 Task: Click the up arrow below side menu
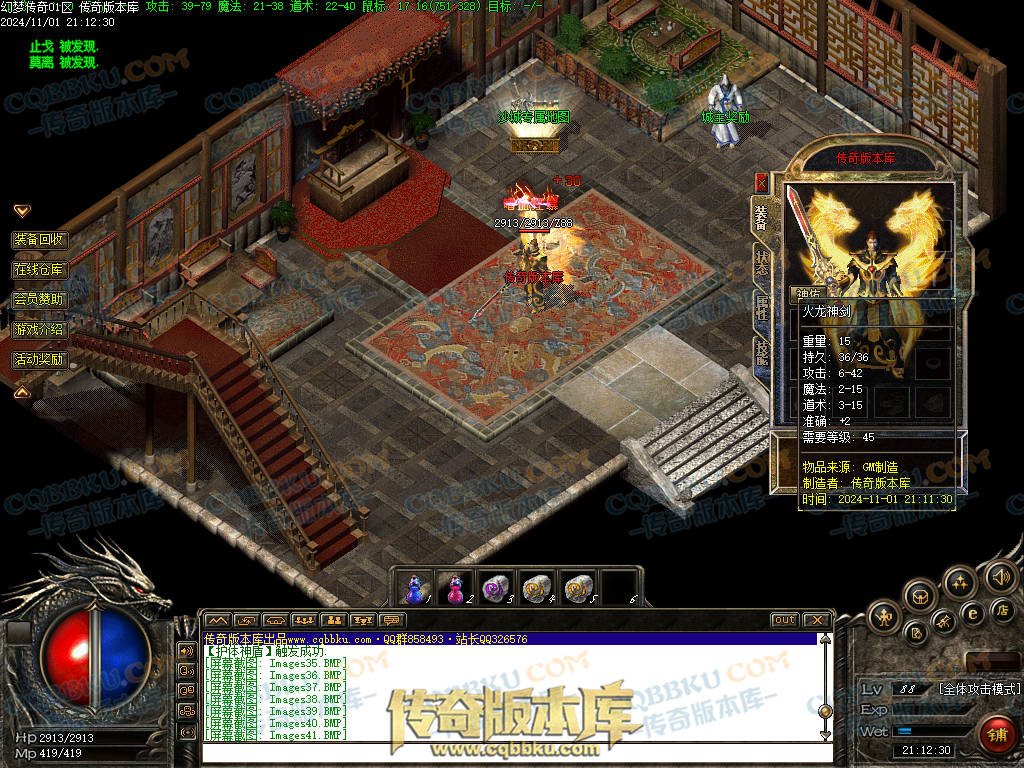click(21, 392)
